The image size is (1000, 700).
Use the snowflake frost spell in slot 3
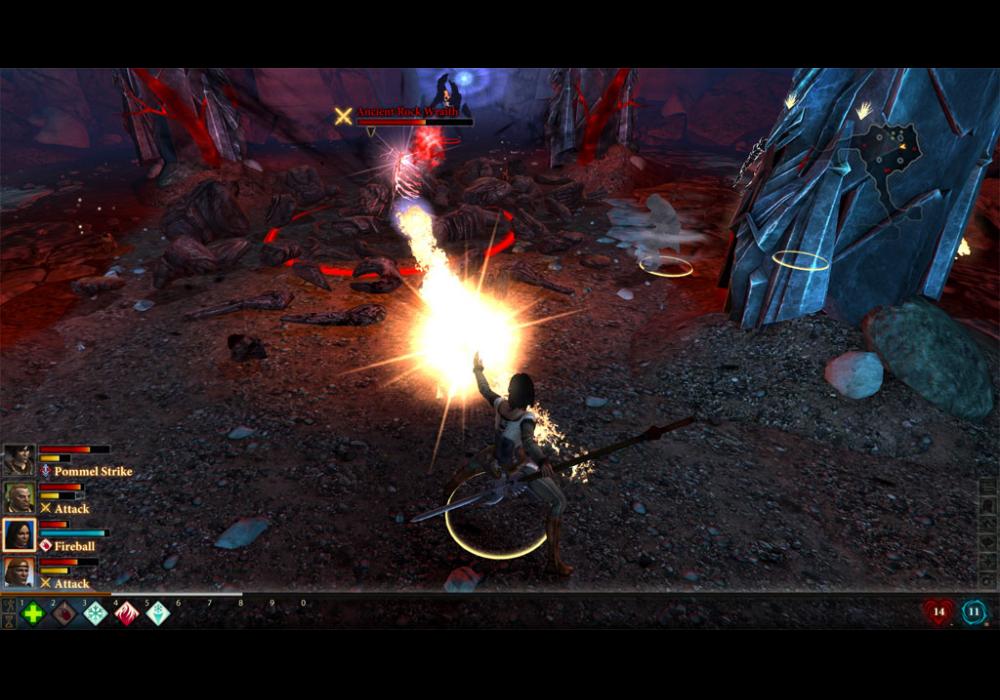[95, 613]
